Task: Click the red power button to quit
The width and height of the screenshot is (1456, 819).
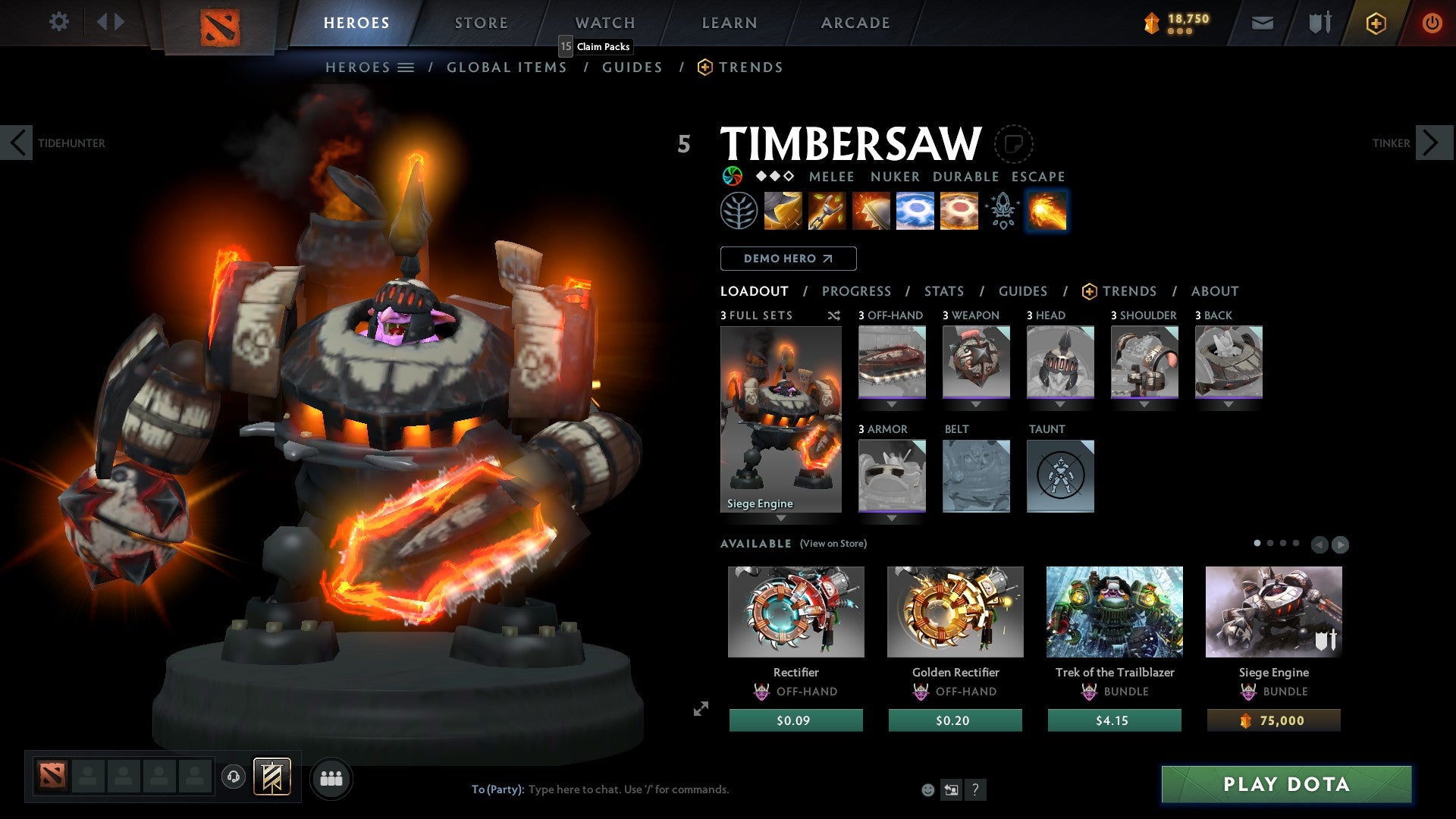Action: (x=1433, y=23)
